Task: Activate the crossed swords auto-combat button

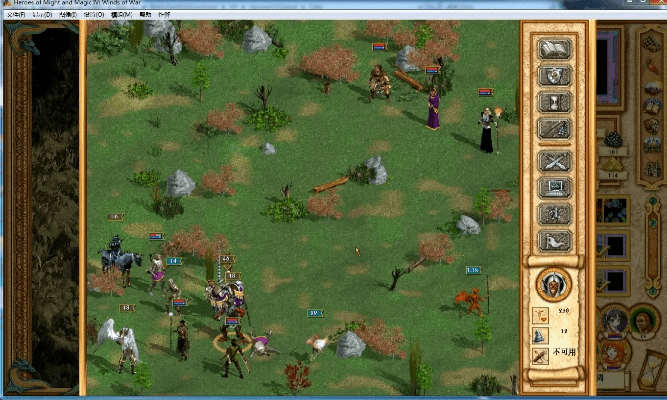Action: coord(554,160)
